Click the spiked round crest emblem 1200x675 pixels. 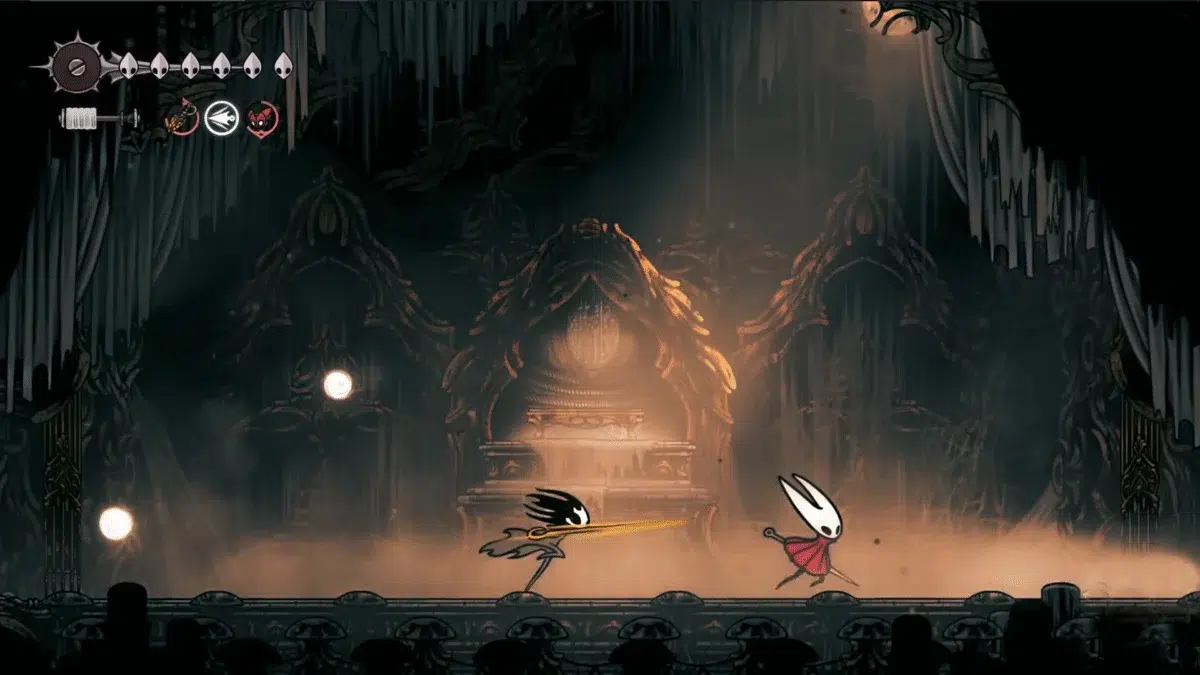73,66
